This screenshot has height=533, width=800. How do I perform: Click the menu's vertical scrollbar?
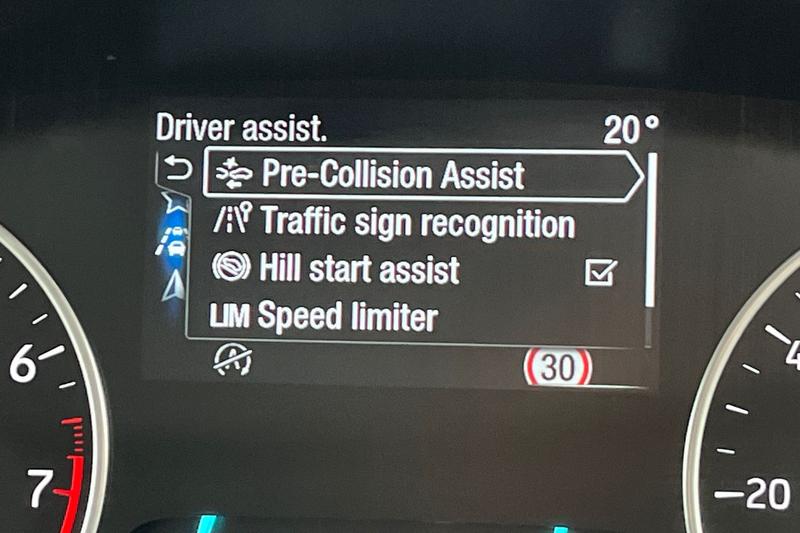click(651, 230)
